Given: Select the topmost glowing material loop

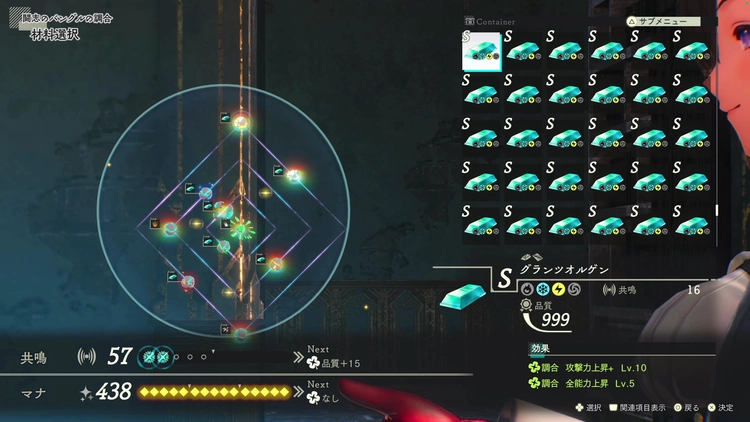Looking at the screenshot, I should 241,122.
